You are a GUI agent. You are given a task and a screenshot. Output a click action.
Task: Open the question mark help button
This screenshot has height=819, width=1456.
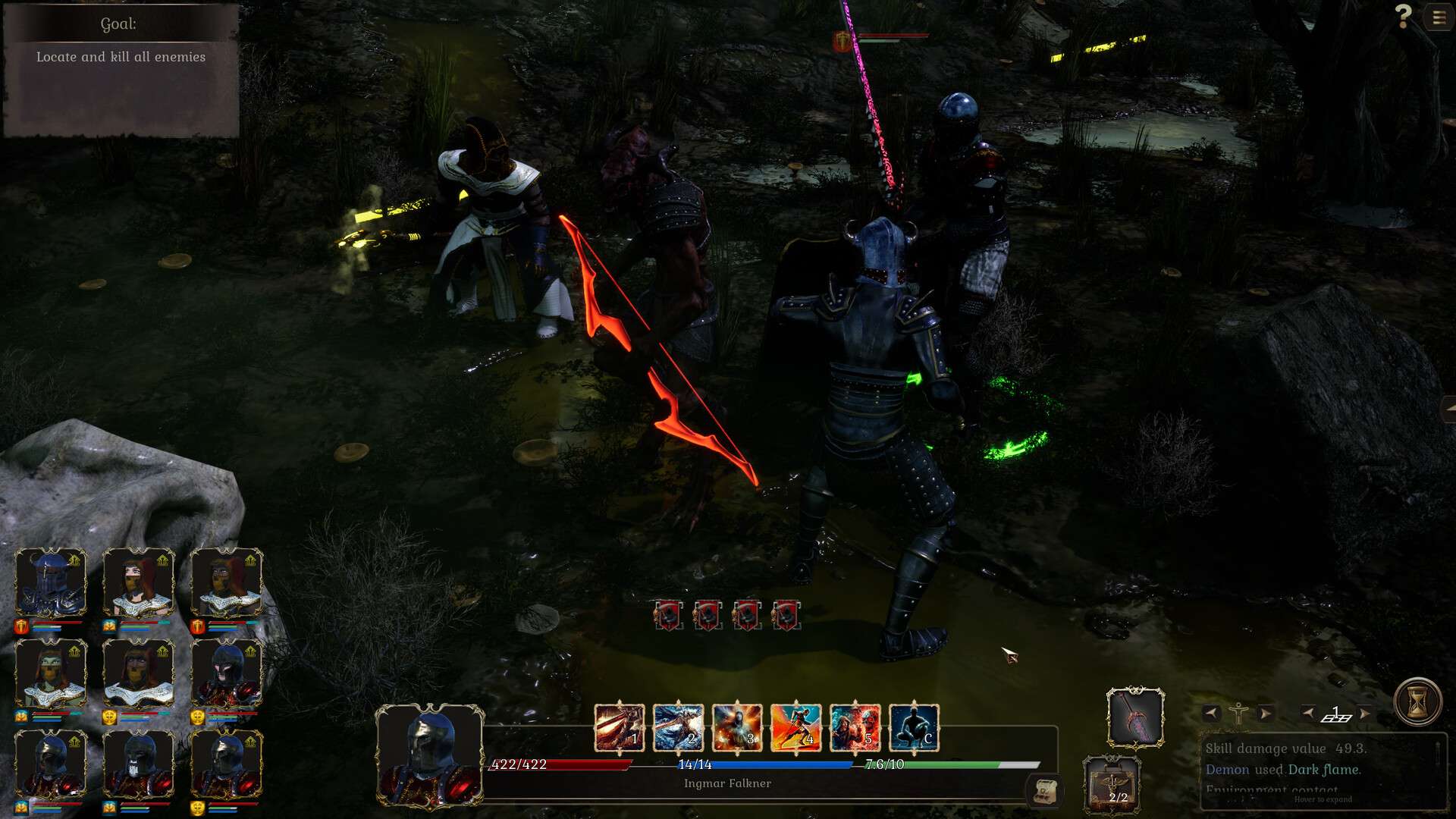coord(1403,16)
